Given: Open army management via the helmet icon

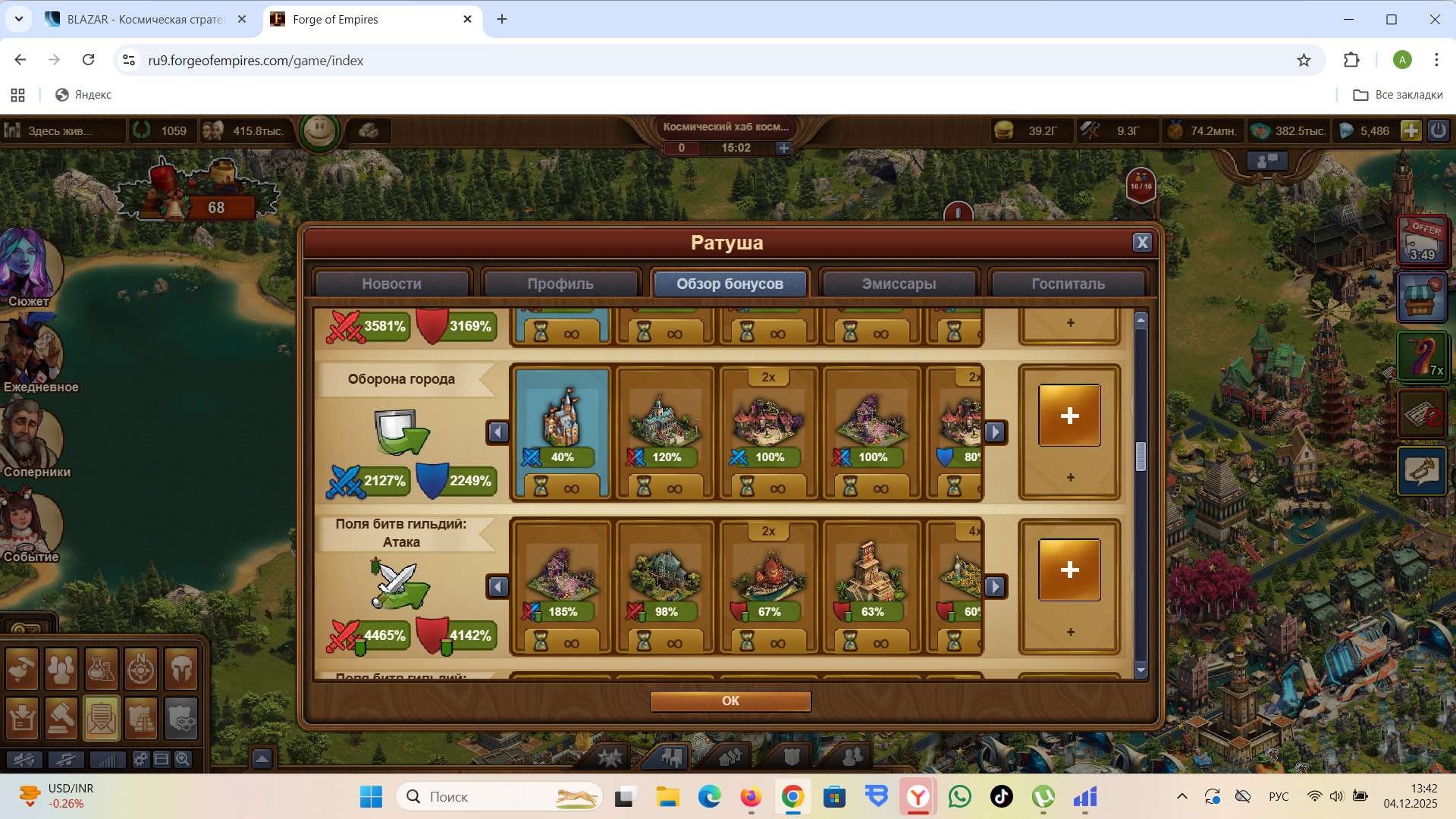Looking at the screenshot, I should (x=182, y=671).
